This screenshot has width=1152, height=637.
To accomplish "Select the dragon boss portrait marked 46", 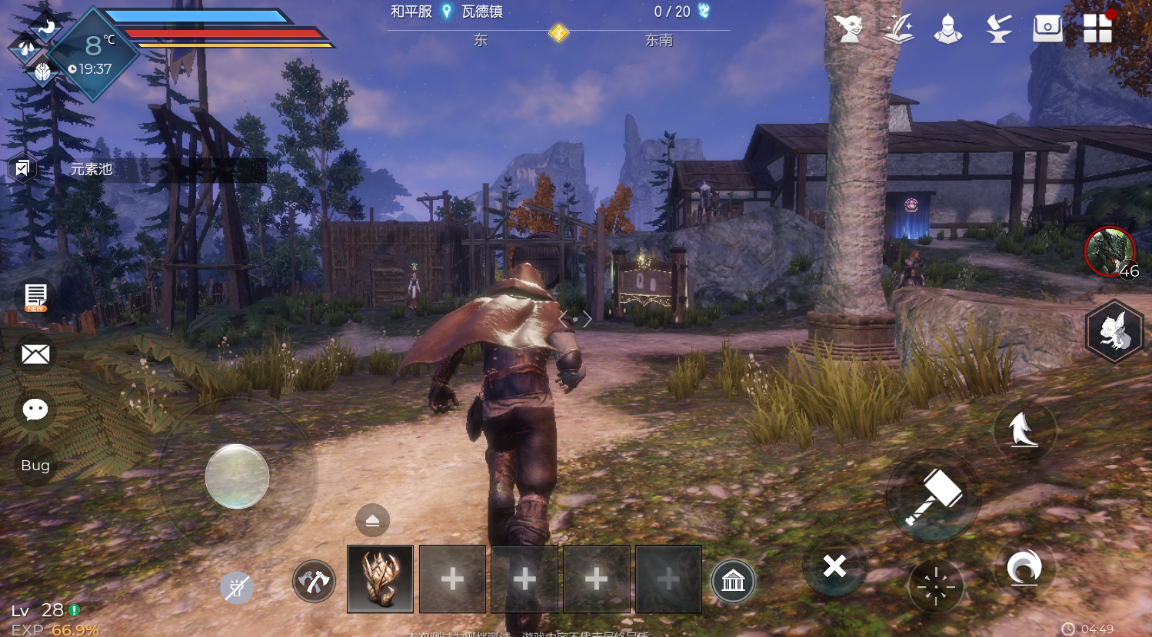I will pyautogui.click(x=1110, y=251).
